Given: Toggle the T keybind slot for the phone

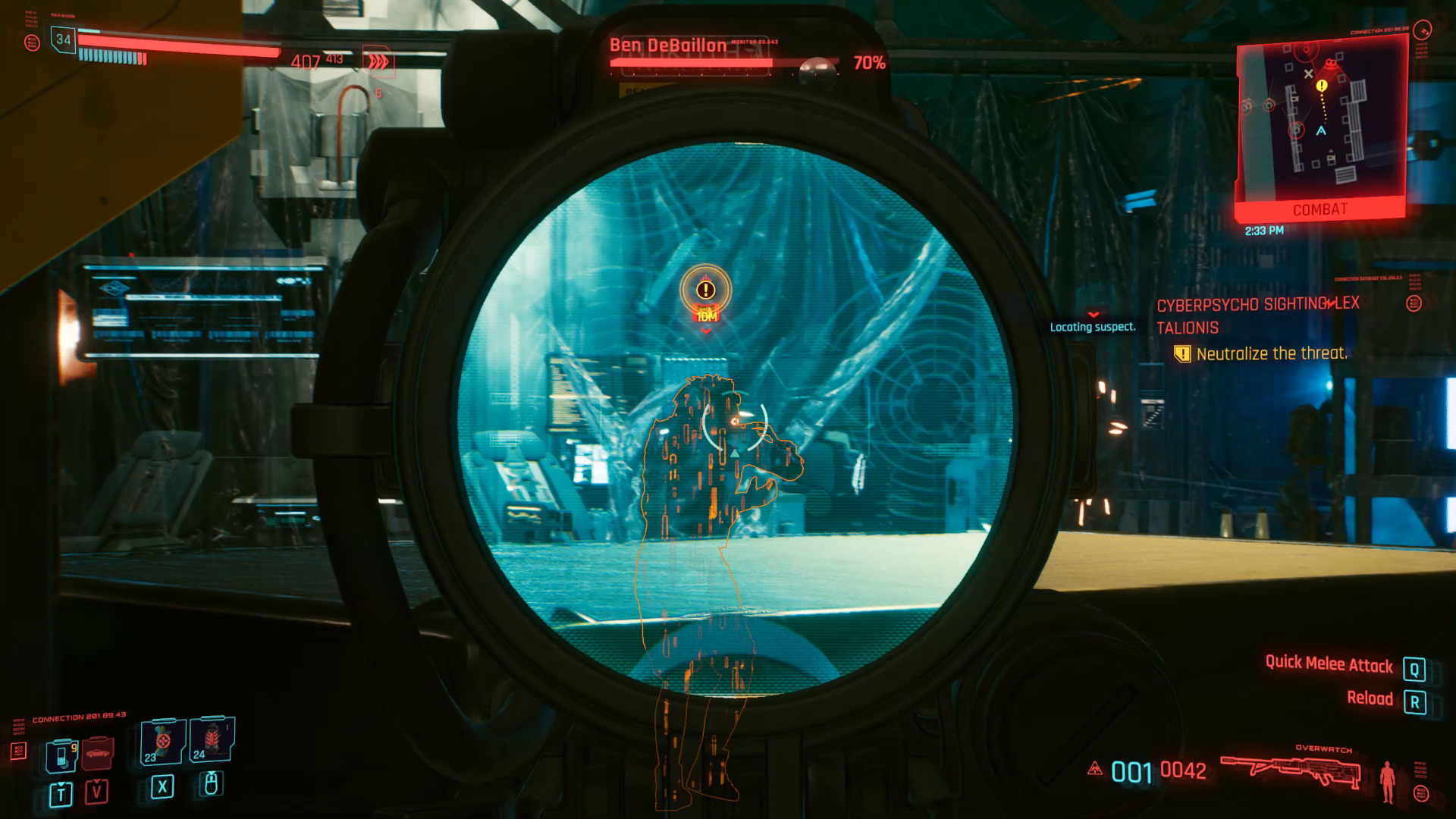Looking at the screenshot, I should 61,794.
